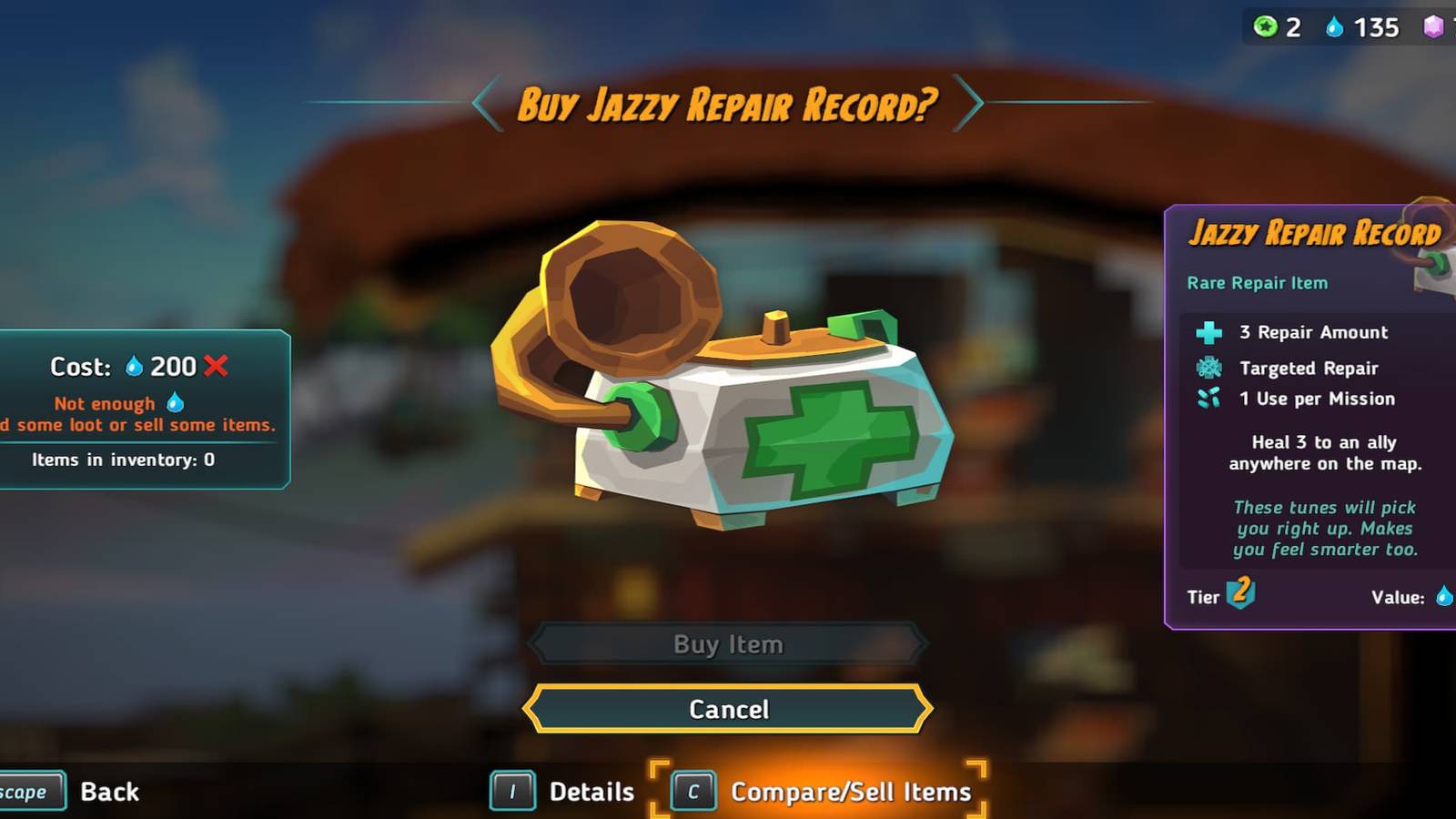Open Details from the bottom bar

click(x=592, y=791)
